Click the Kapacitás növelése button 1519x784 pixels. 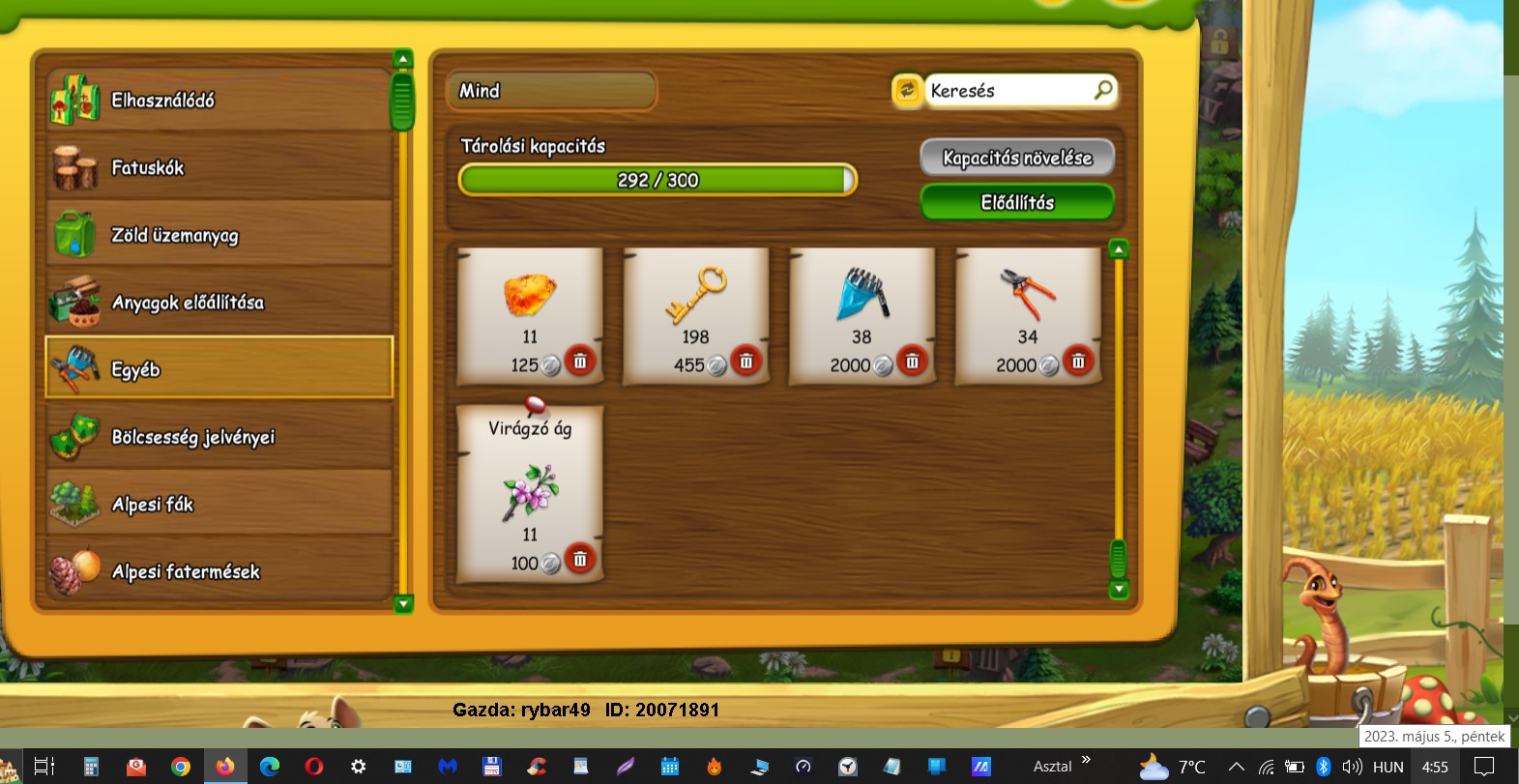(1017, 158)
